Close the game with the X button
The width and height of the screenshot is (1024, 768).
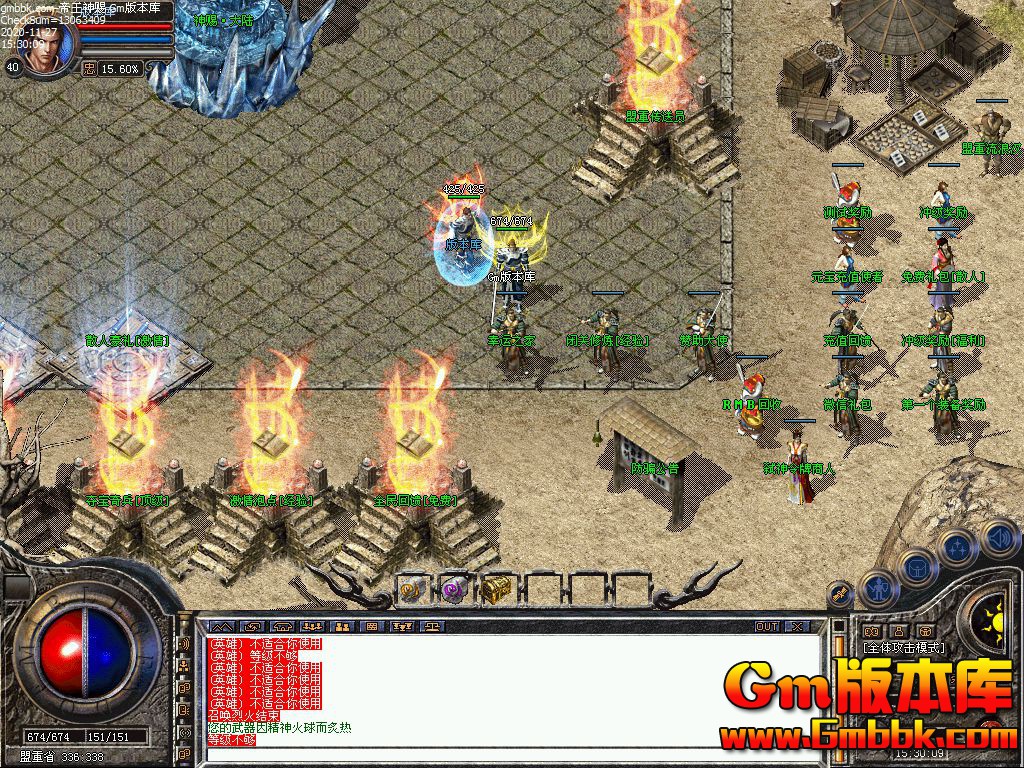click(796, 627)
